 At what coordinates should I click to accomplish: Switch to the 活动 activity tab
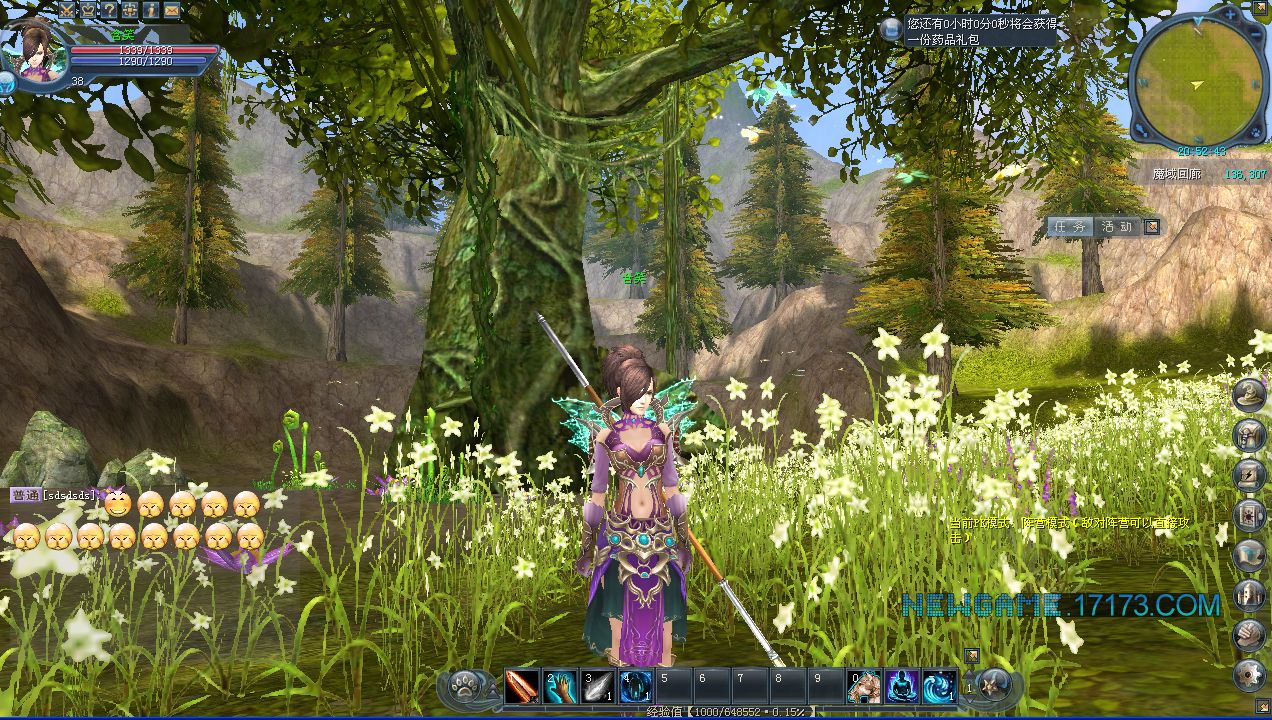[x=1116, y=227]
